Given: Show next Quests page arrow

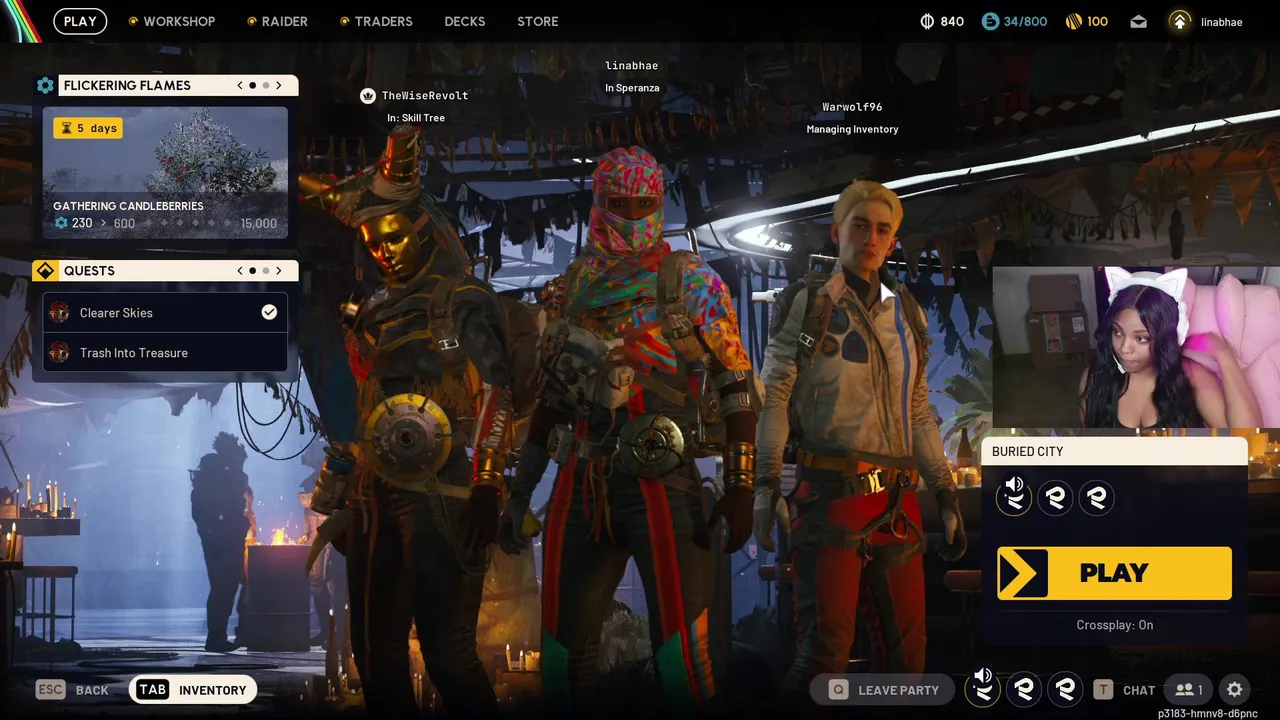Looking at the screenshot, I should (x=279, y=271).
